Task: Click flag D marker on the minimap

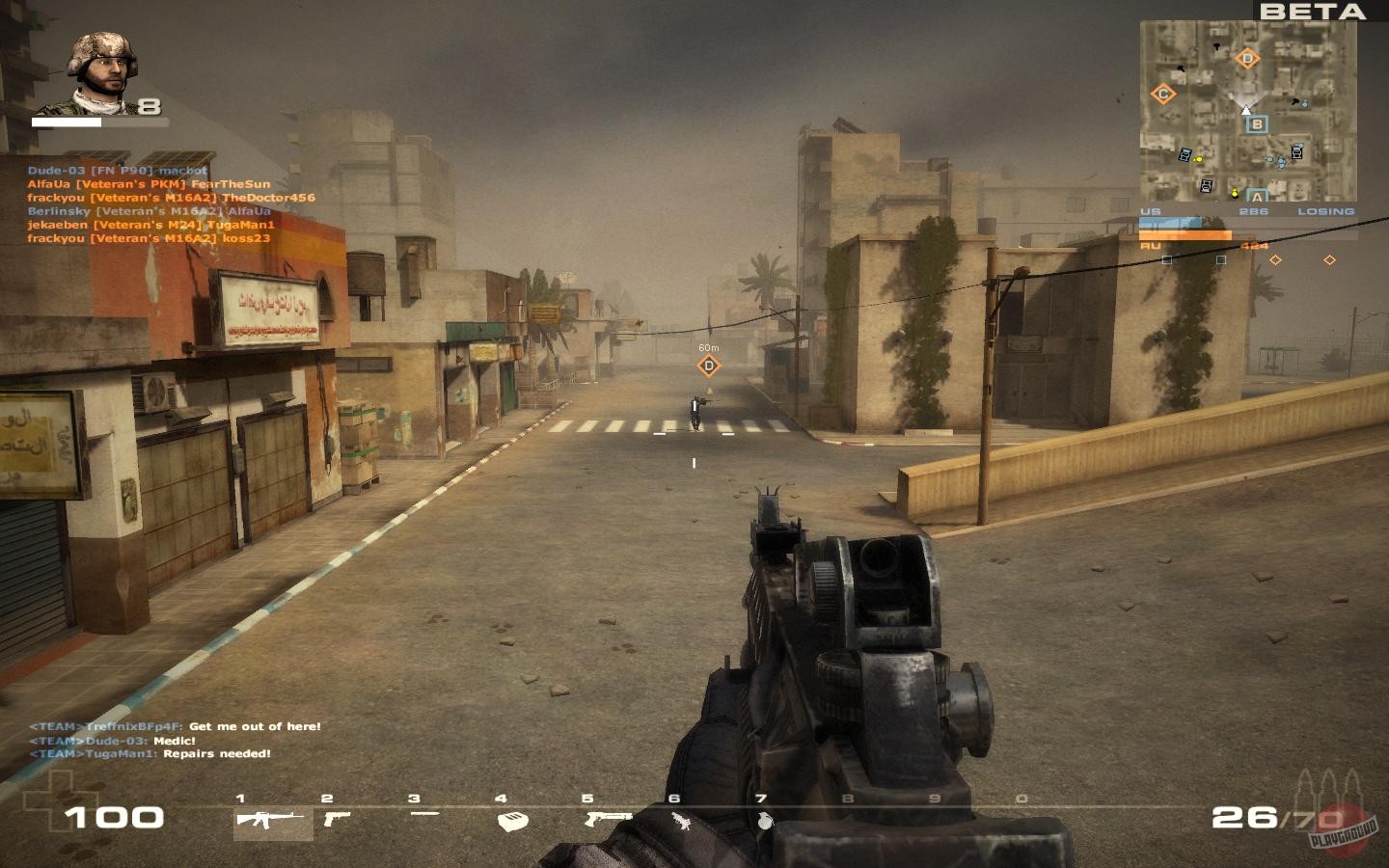Action: [1249, 58]
